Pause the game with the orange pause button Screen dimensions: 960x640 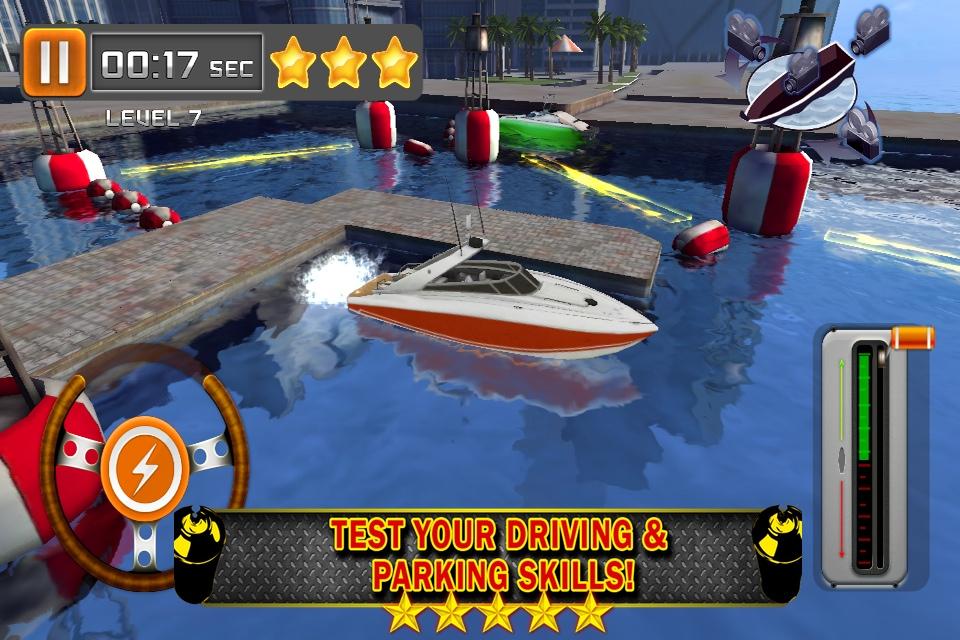click(x=54, y=62)
